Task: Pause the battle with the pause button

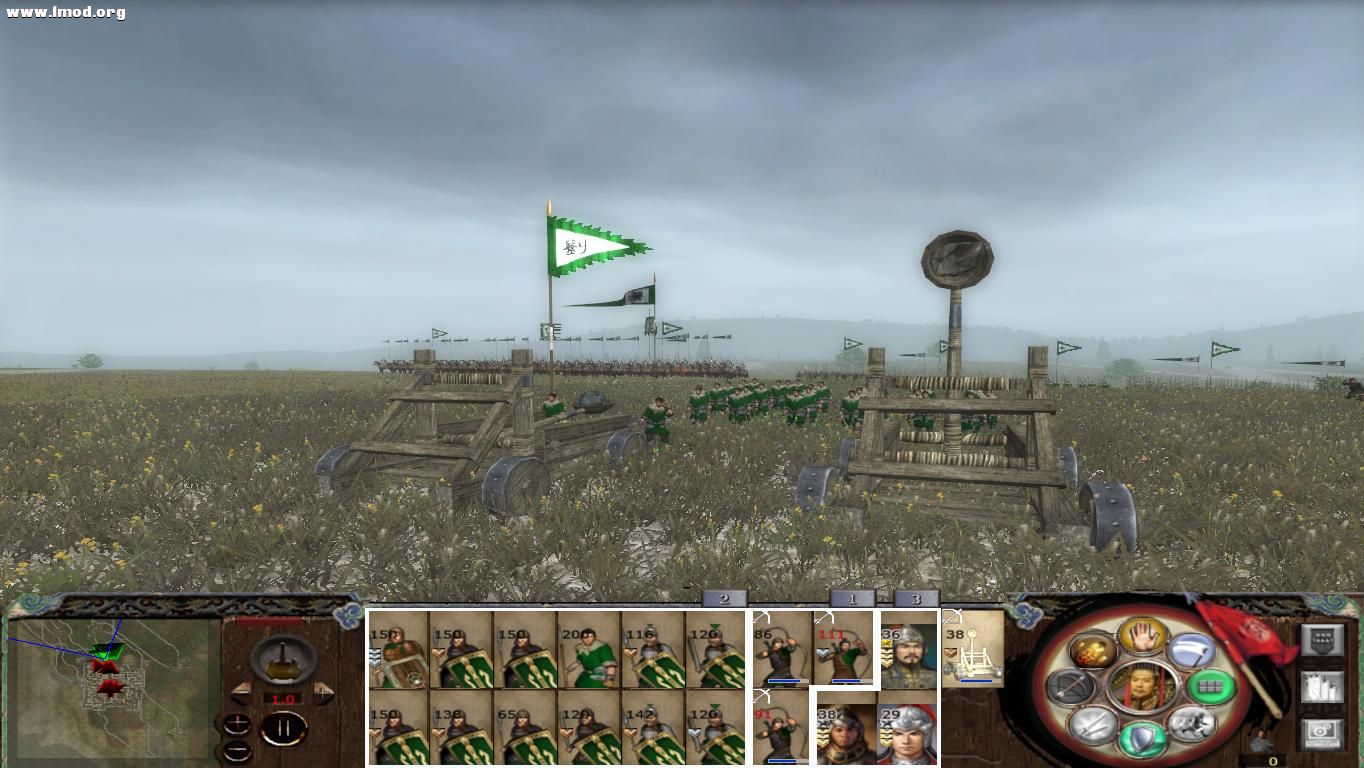Action: (x=284, y=727)
